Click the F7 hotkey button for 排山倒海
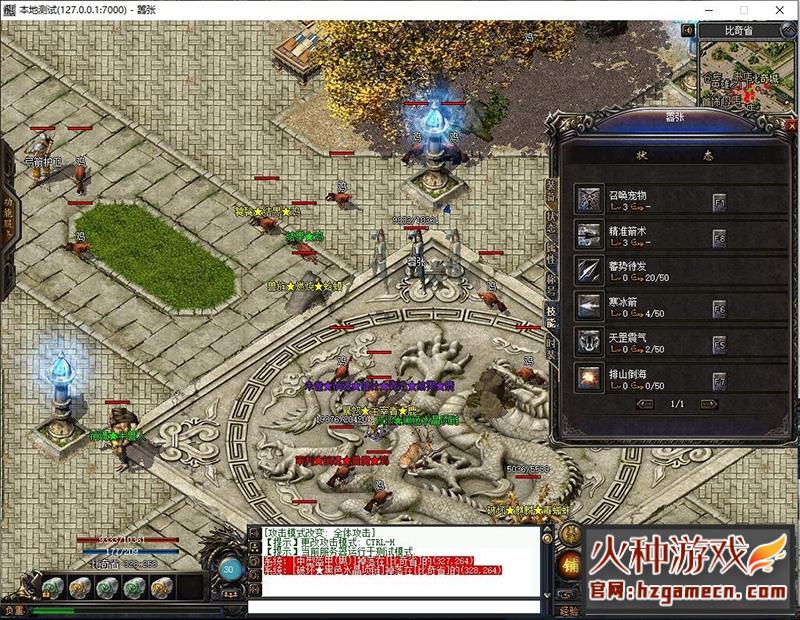The width and height of the screenshot is (800, 620). pos(718,381)
